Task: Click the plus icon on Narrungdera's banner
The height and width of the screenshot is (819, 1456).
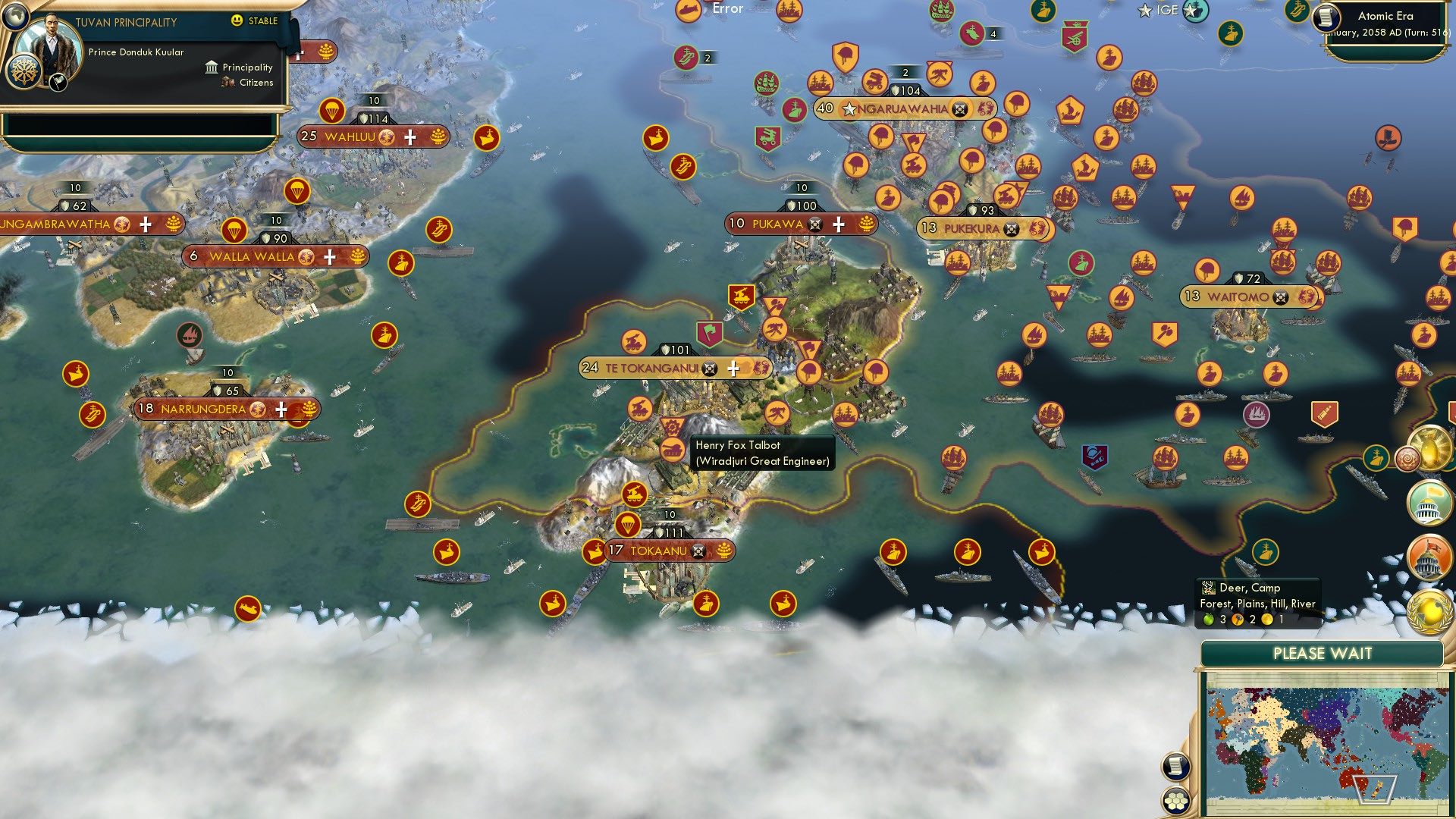Action: (x=281, y=409)
